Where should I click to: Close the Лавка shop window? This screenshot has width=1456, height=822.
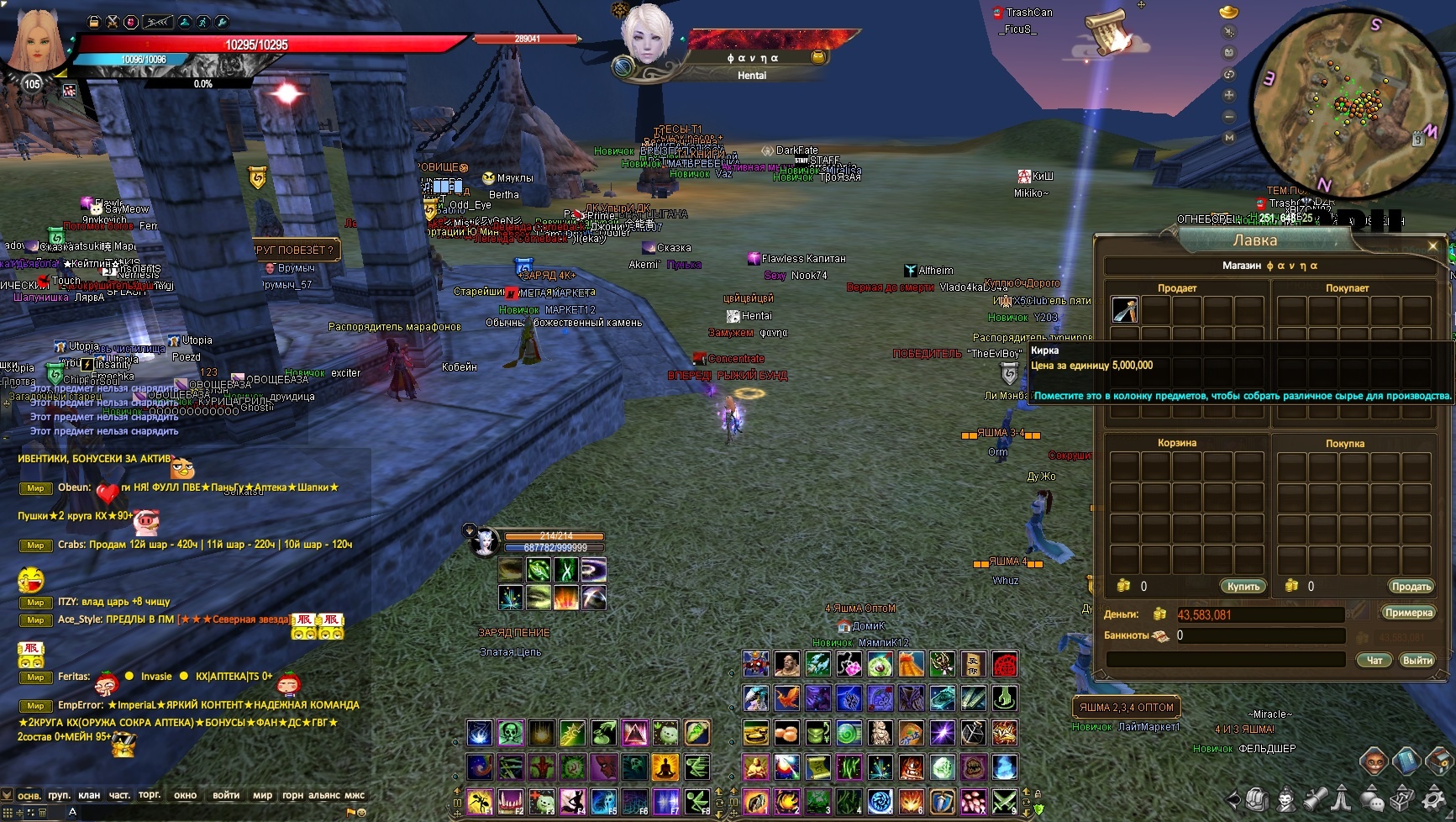[x=1432, y=245]
